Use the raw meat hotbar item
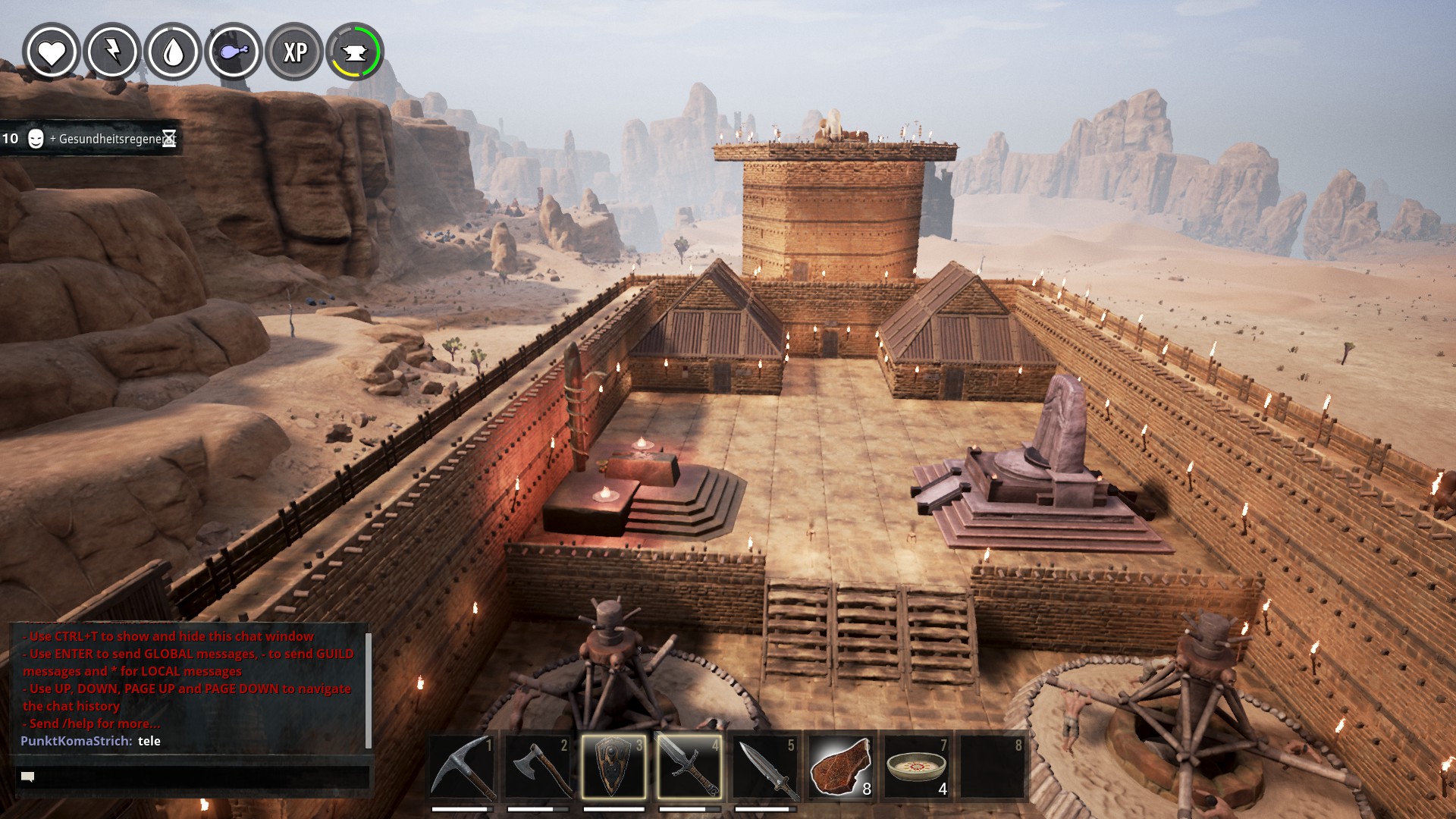1456x819 pixels. click(x=840, y=766)
